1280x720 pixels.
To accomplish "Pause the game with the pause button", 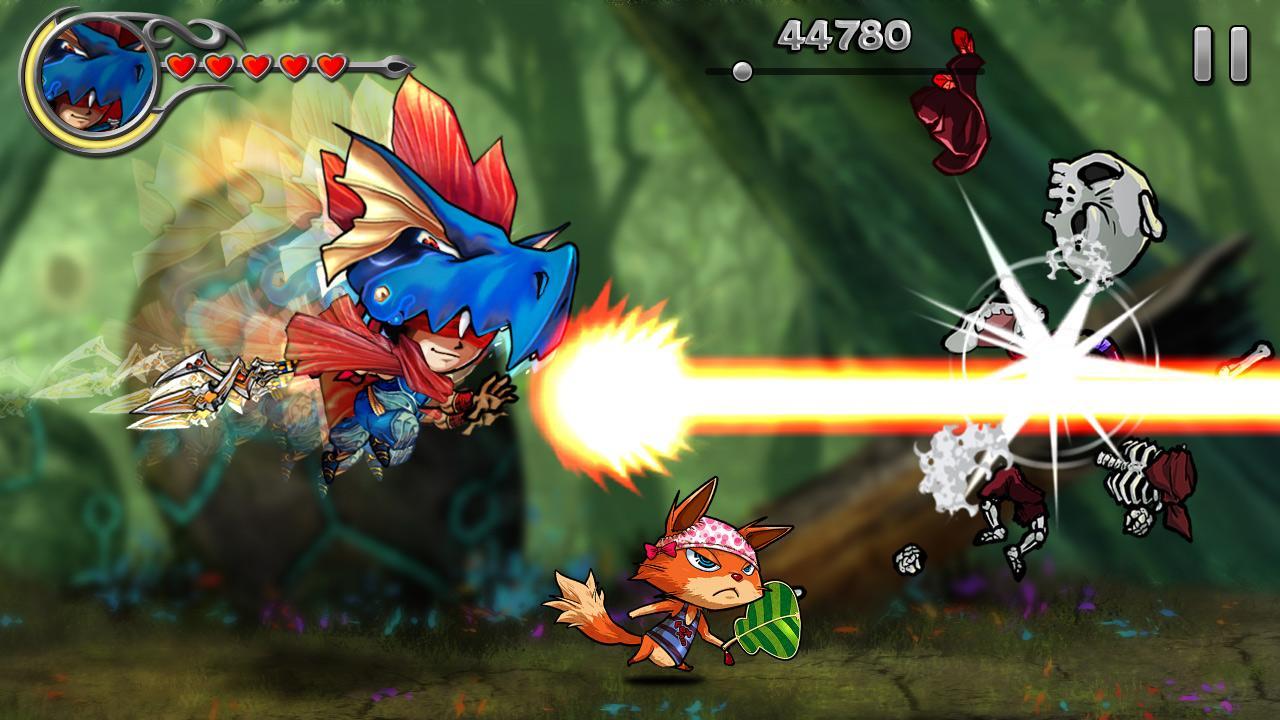I will (x=1221, y=54).
